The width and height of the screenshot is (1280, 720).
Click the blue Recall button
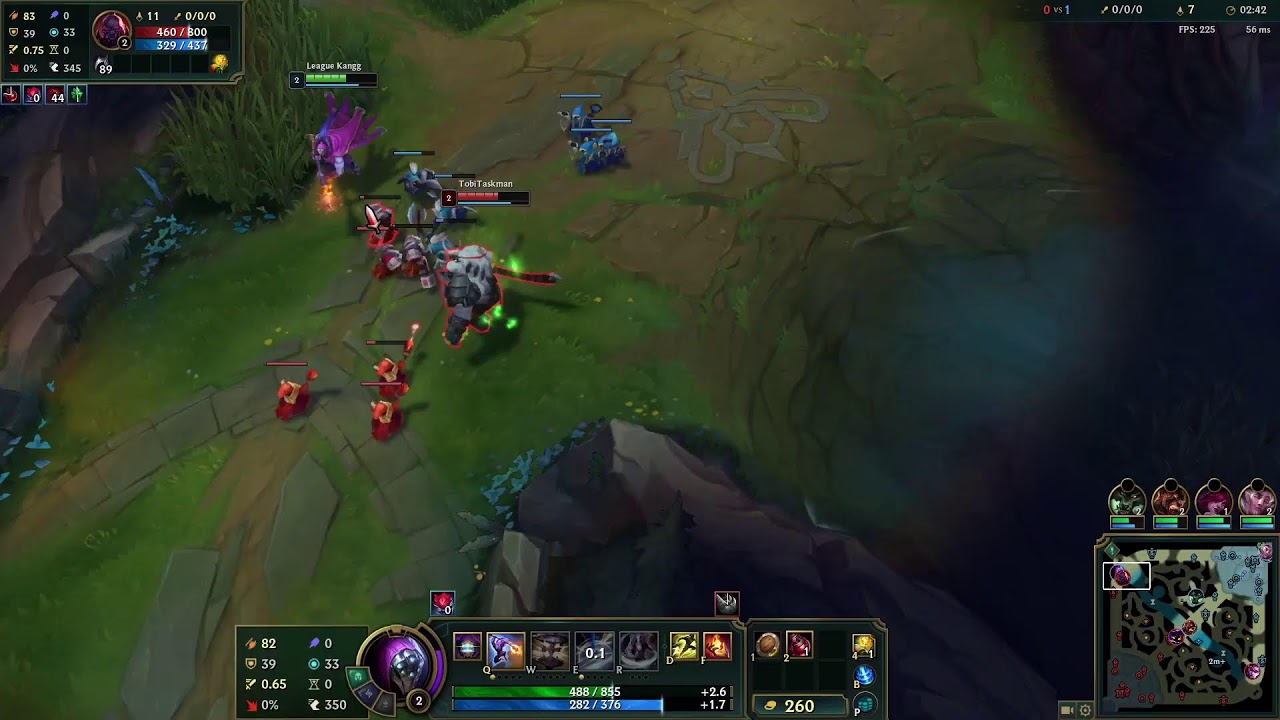click(864, 676)
